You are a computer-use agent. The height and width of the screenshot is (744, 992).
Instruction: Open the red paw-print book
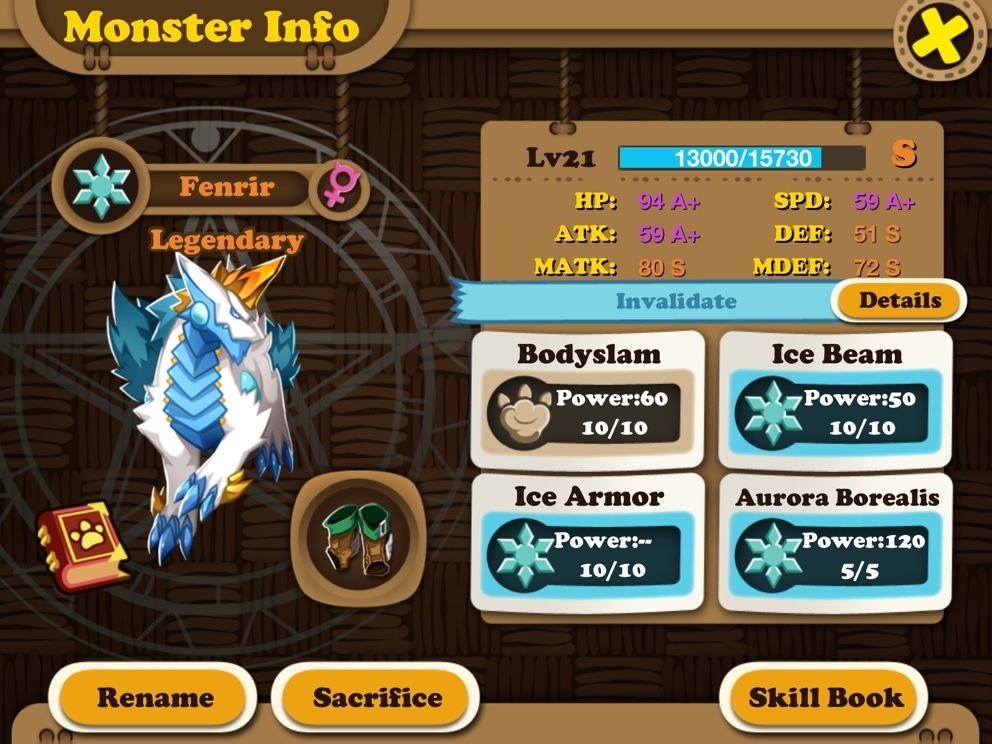(x=82, y=545)
